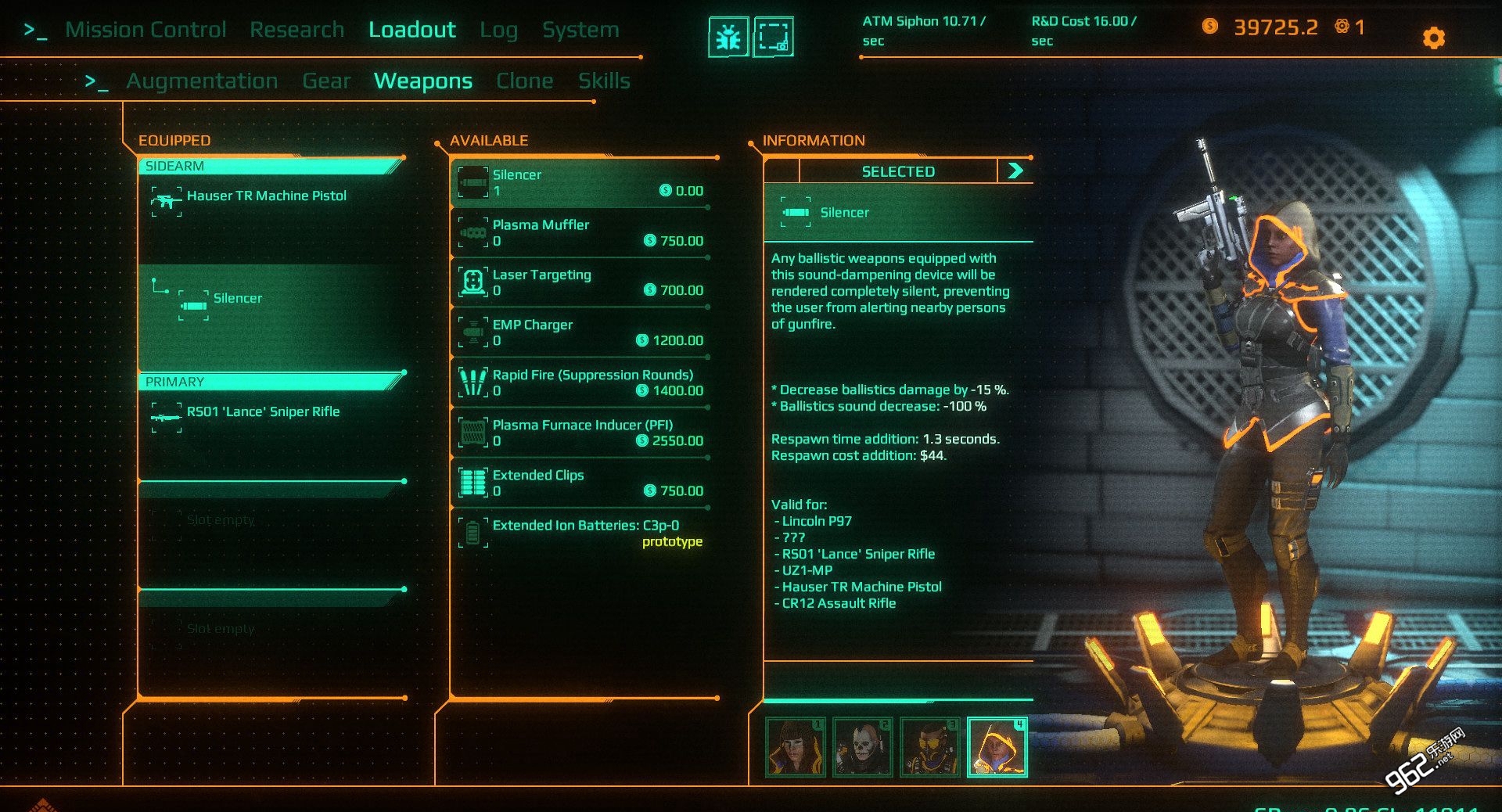The height and width of the screenshot is (812, 1502).
Task: Switch to the Augmentation sub-tab
Action: pyautogui.click(x=202, y=81)
